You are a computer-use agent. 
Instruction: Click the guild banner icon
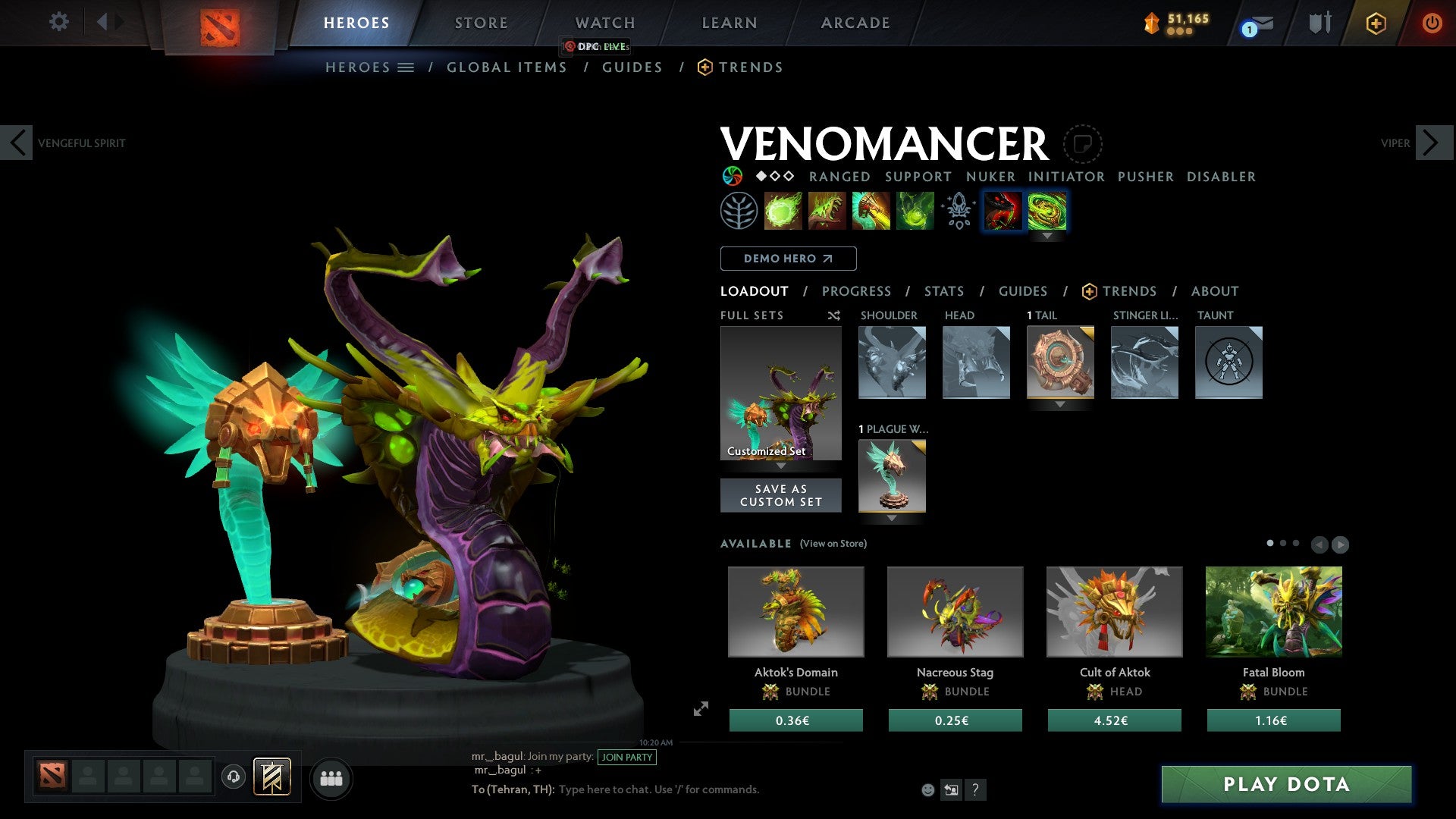click(x=273, y=777)
